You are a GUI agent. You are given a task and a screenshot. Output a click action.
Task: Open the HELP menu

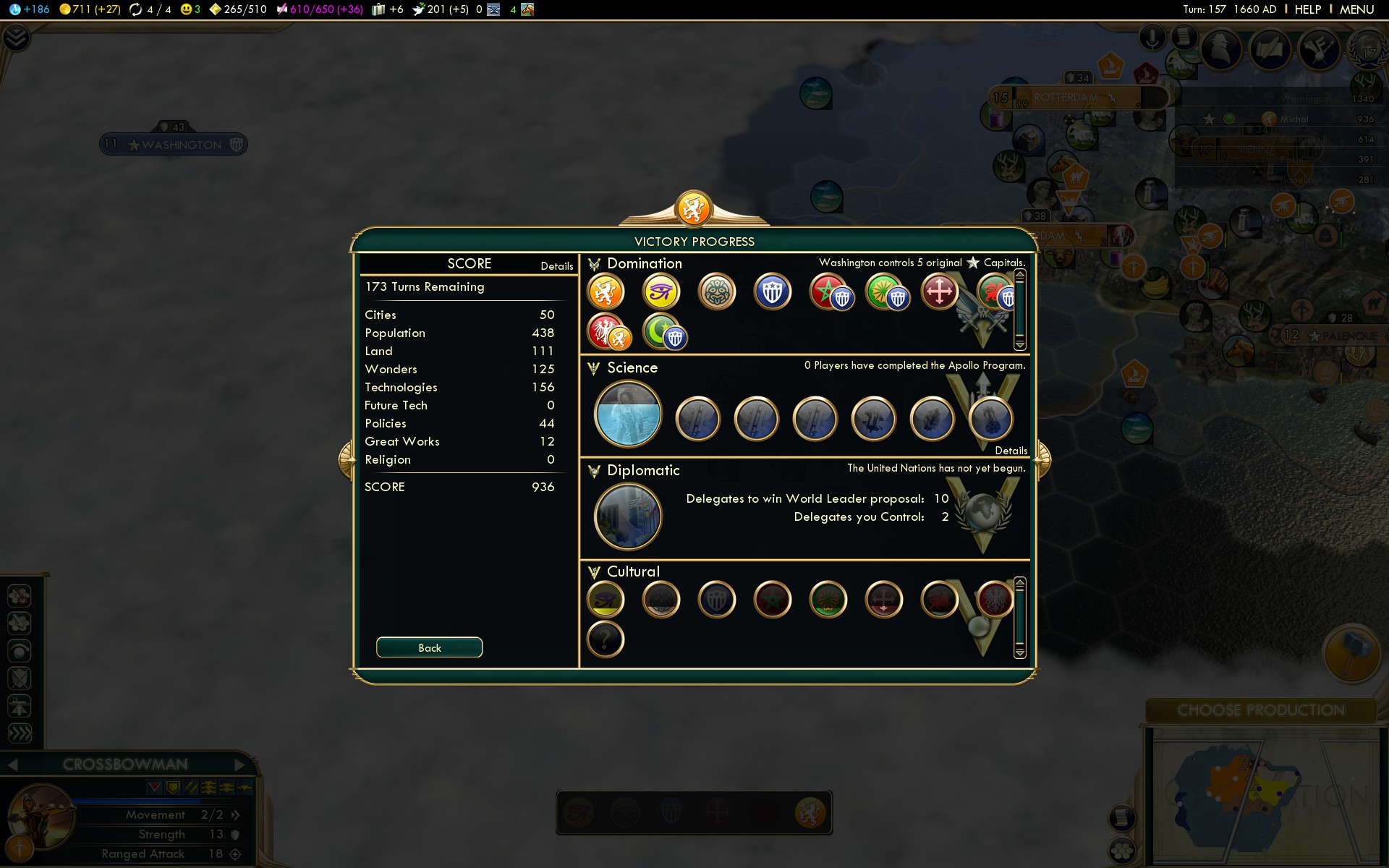click(1307, 9)
